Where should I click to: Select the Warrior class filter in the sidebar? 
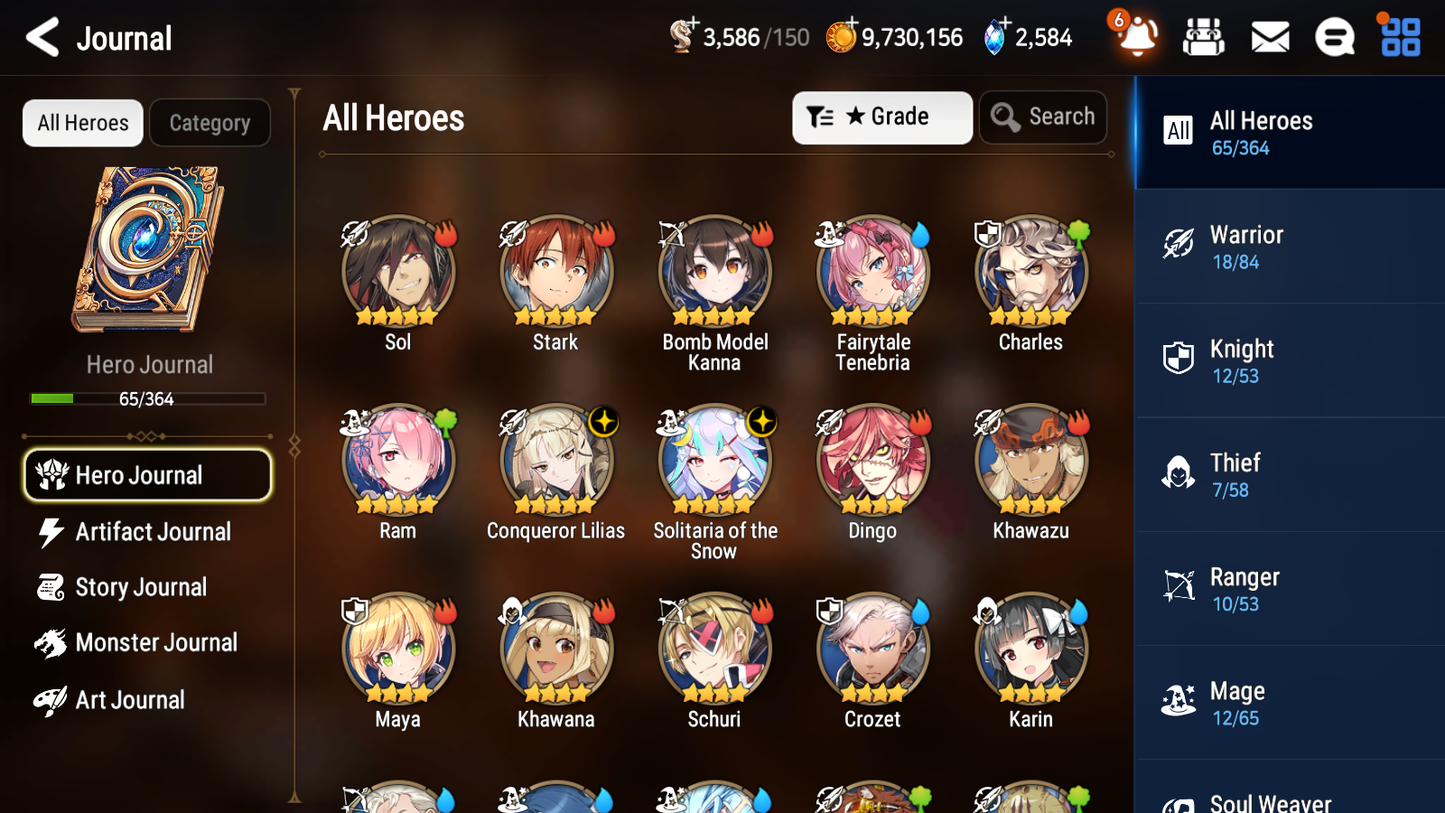(1288, 246)
